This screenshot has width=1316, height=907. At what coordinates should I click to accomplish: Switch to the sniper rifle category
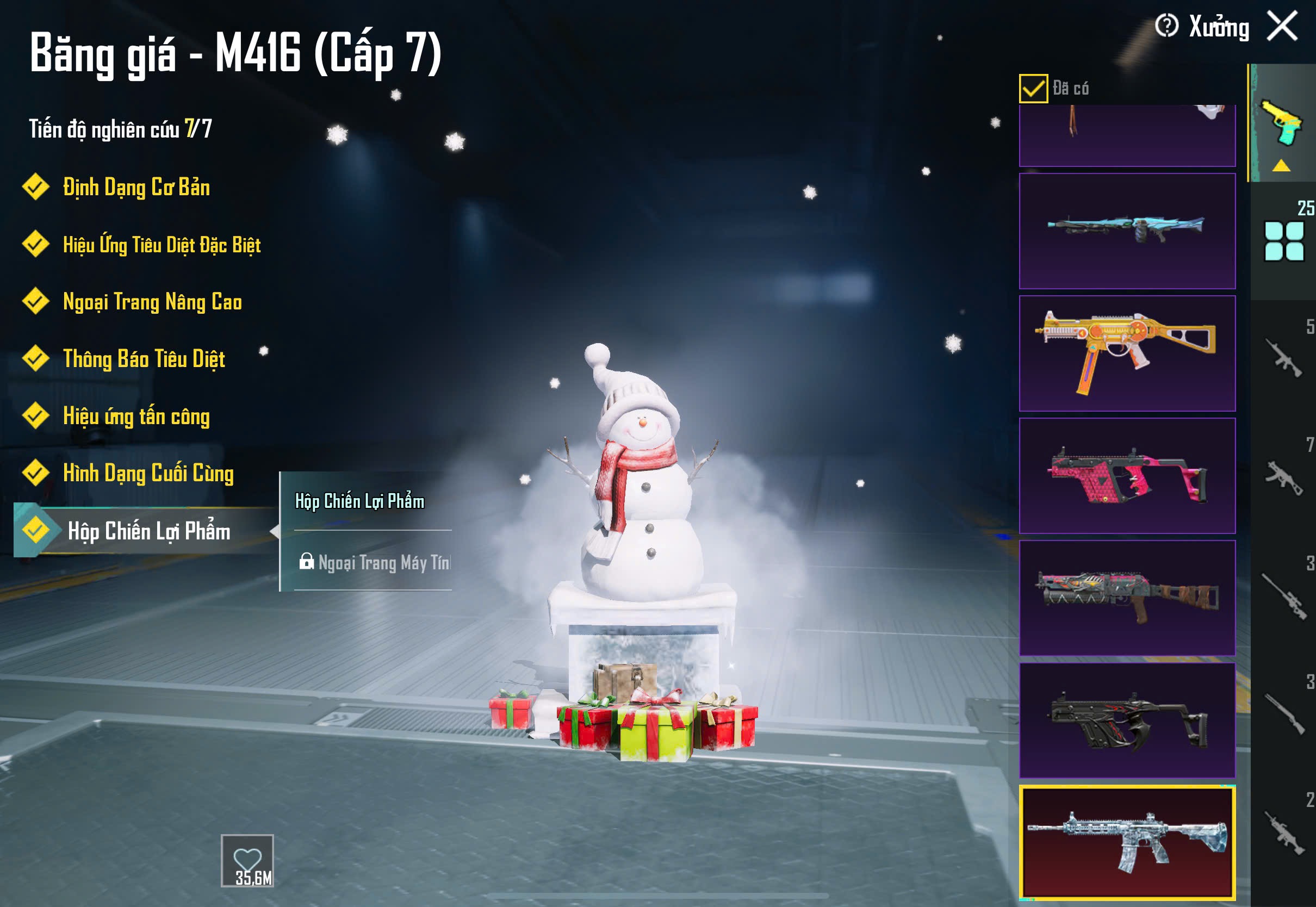coord(1283,597)
